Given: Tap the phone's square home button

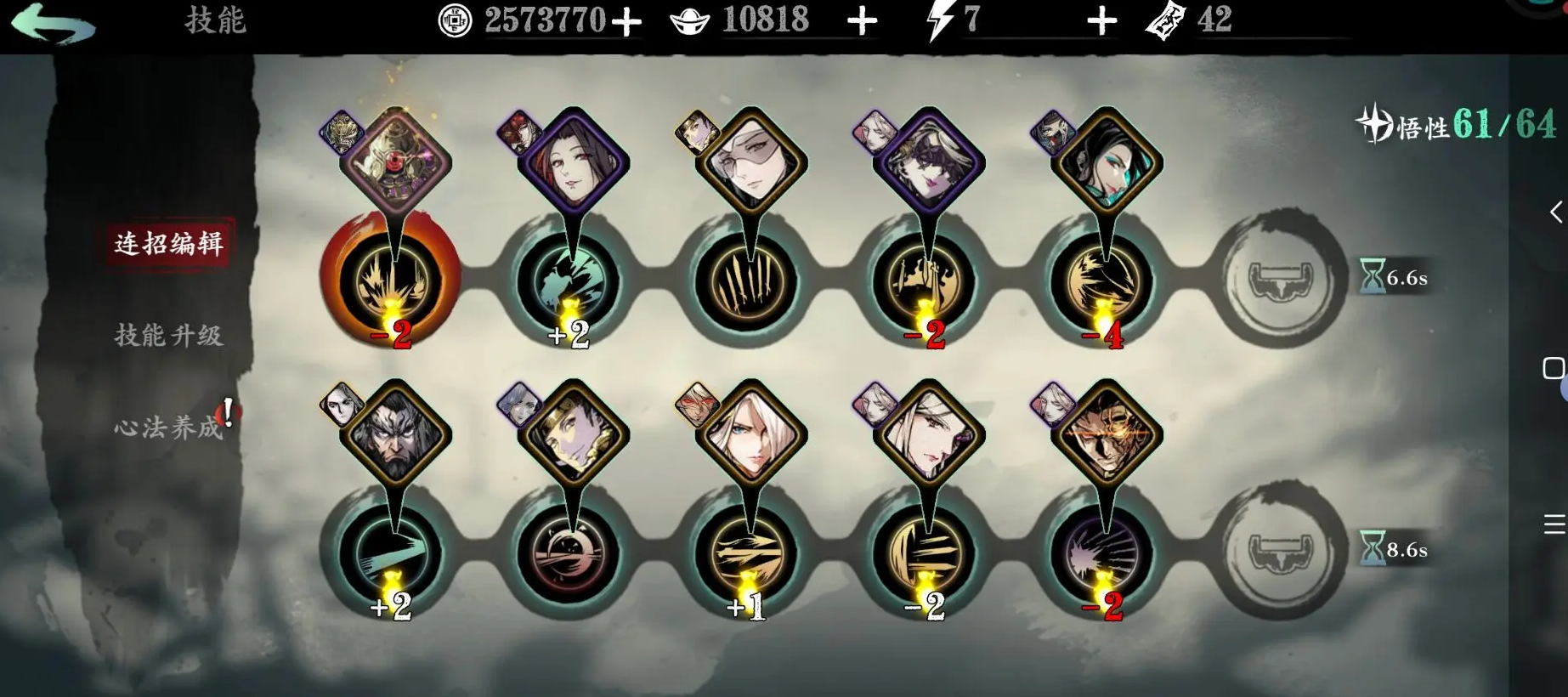Looking at the screenshot, I should click(x=1553, y=368).
